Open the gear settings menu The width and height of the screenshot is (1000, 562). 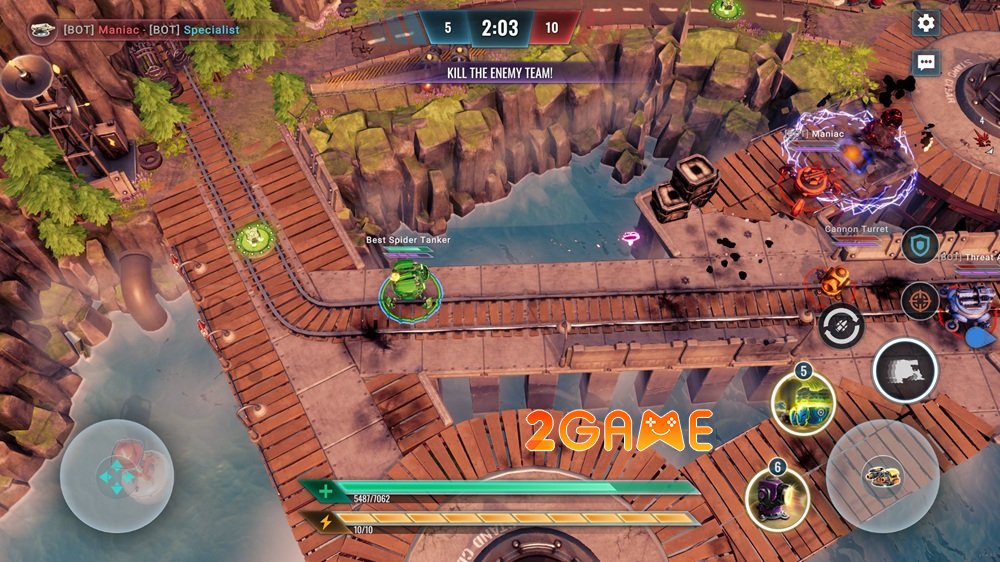(x=926, y=23)
